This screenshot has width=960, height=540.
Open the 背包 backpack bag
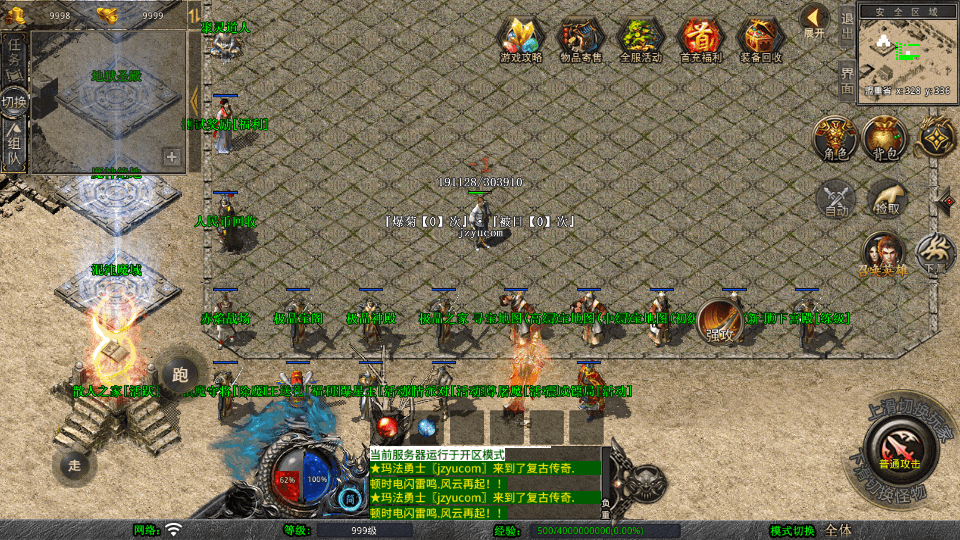(885, 139)
